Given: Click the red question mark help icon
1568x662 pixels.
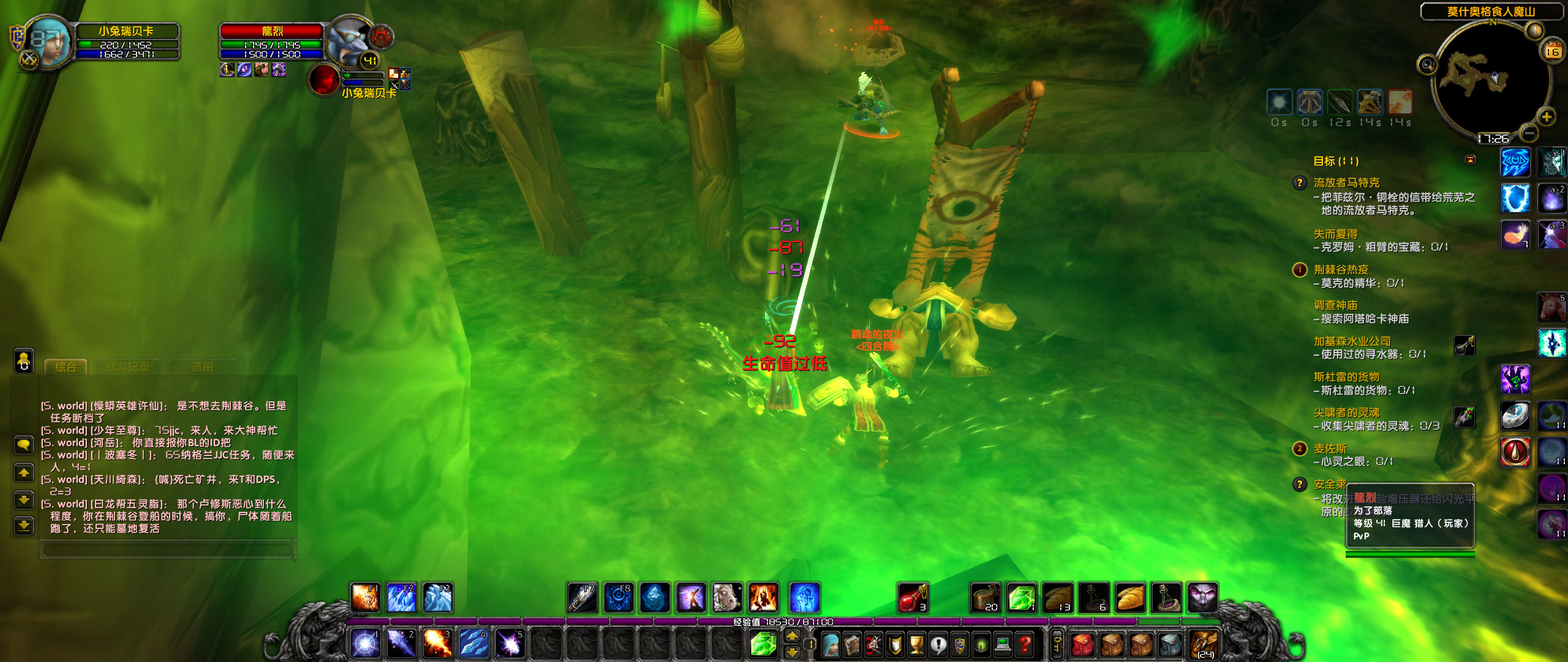Looking at the screenshot, I should 1025,645.
